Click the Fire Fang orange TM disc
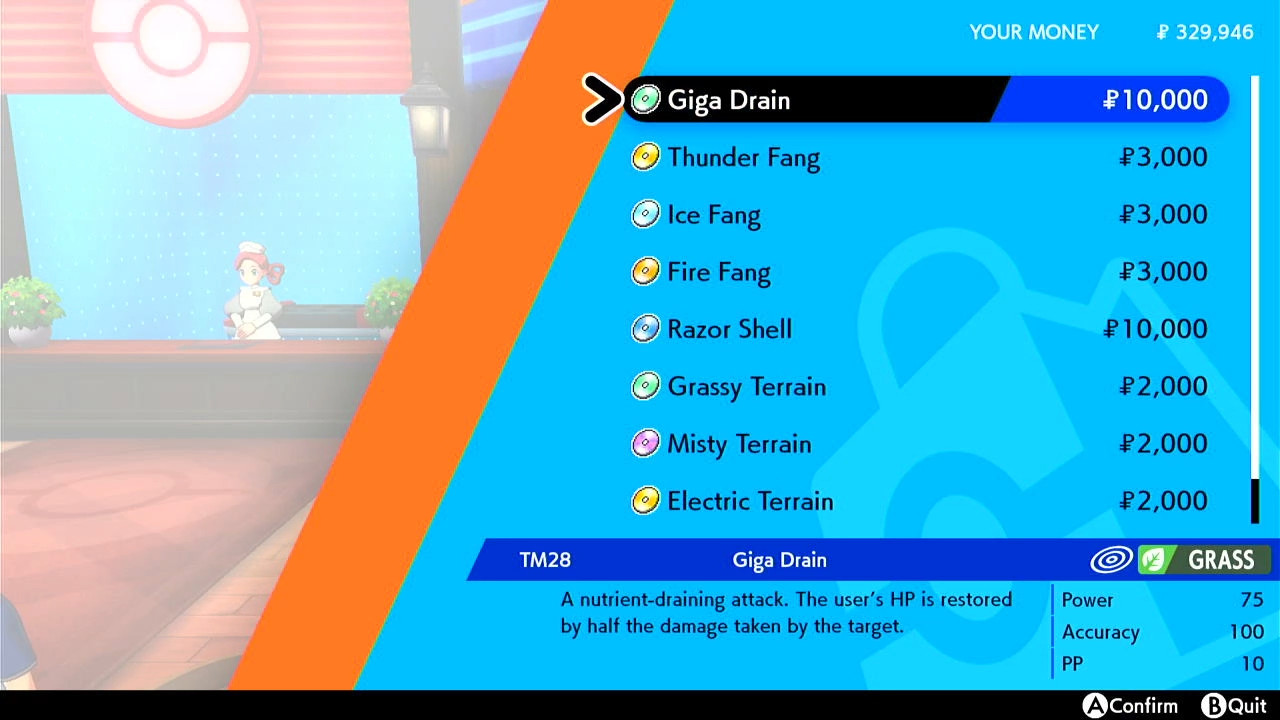 [x=645, y=272]
